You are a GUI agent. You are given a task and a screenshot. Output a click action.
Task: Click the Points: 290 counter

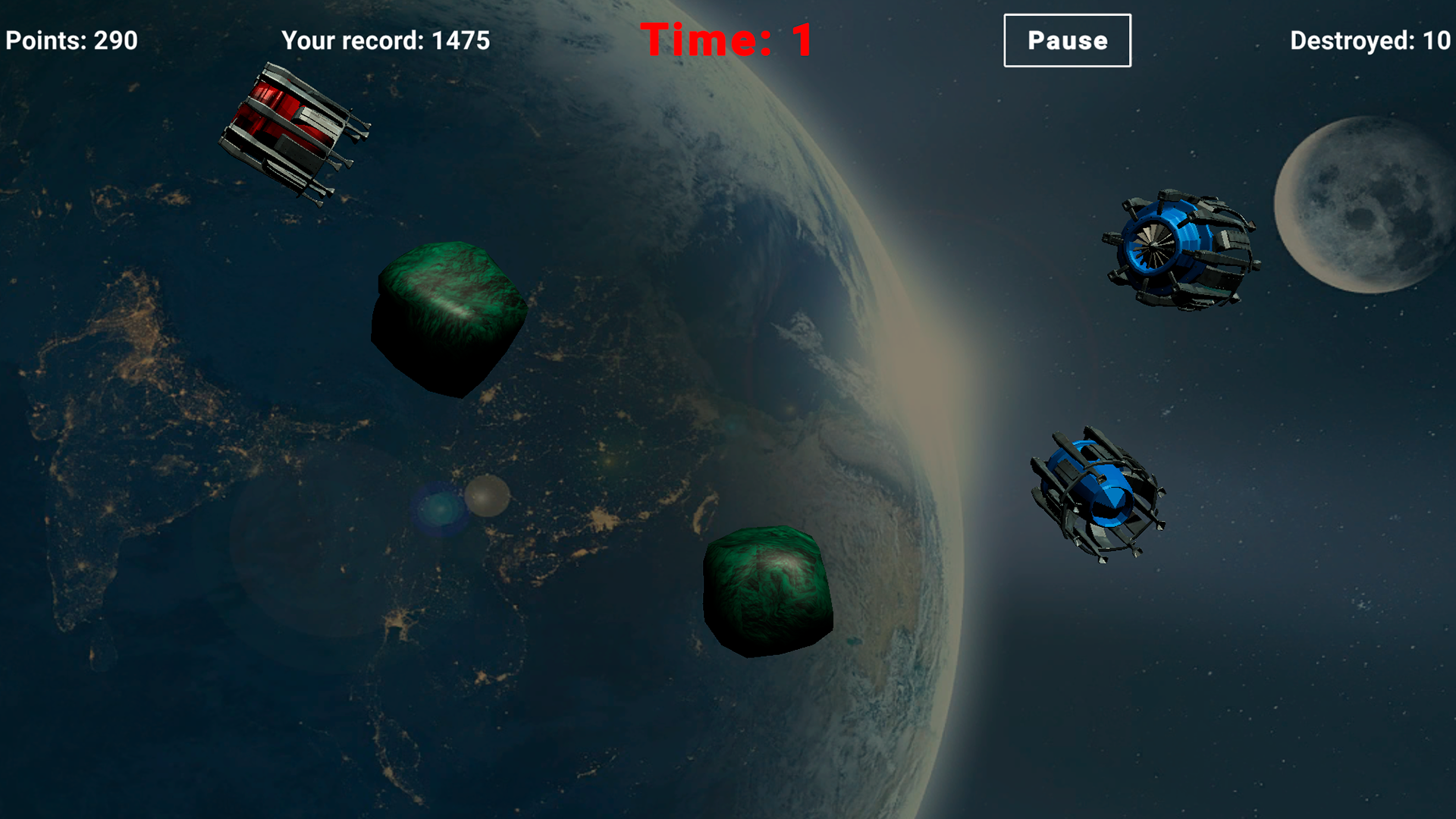click(71, 40)
